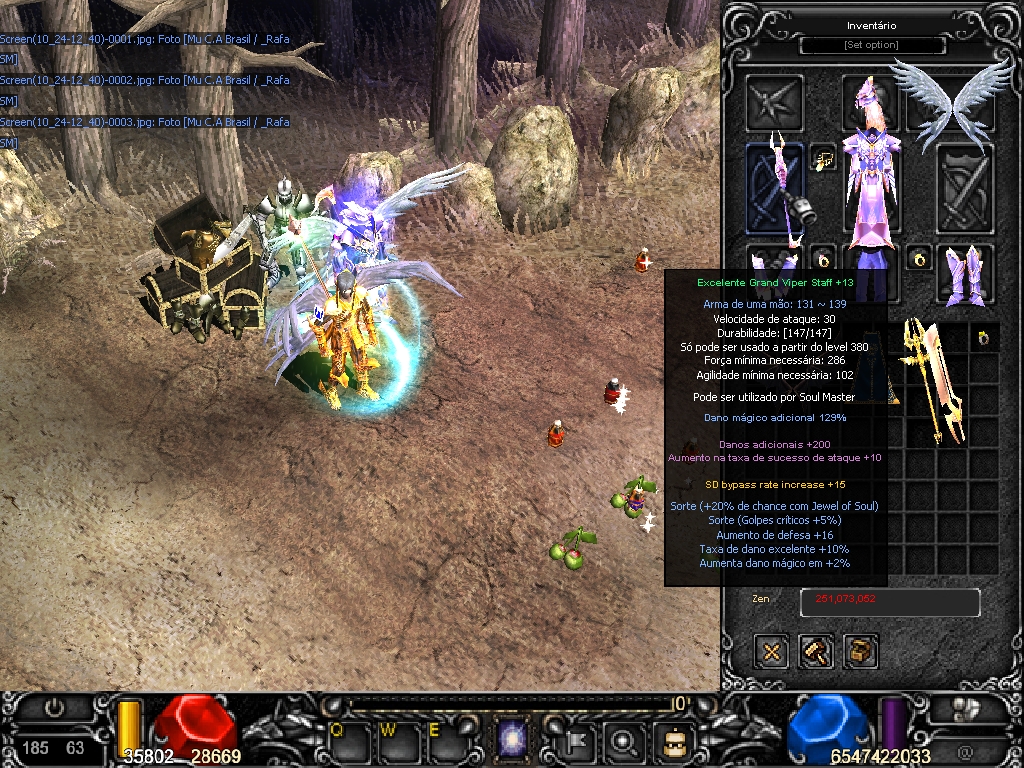This screenshot has height=768, width=1024.
Task: Open the character face icon
Action: click(671, 741)
